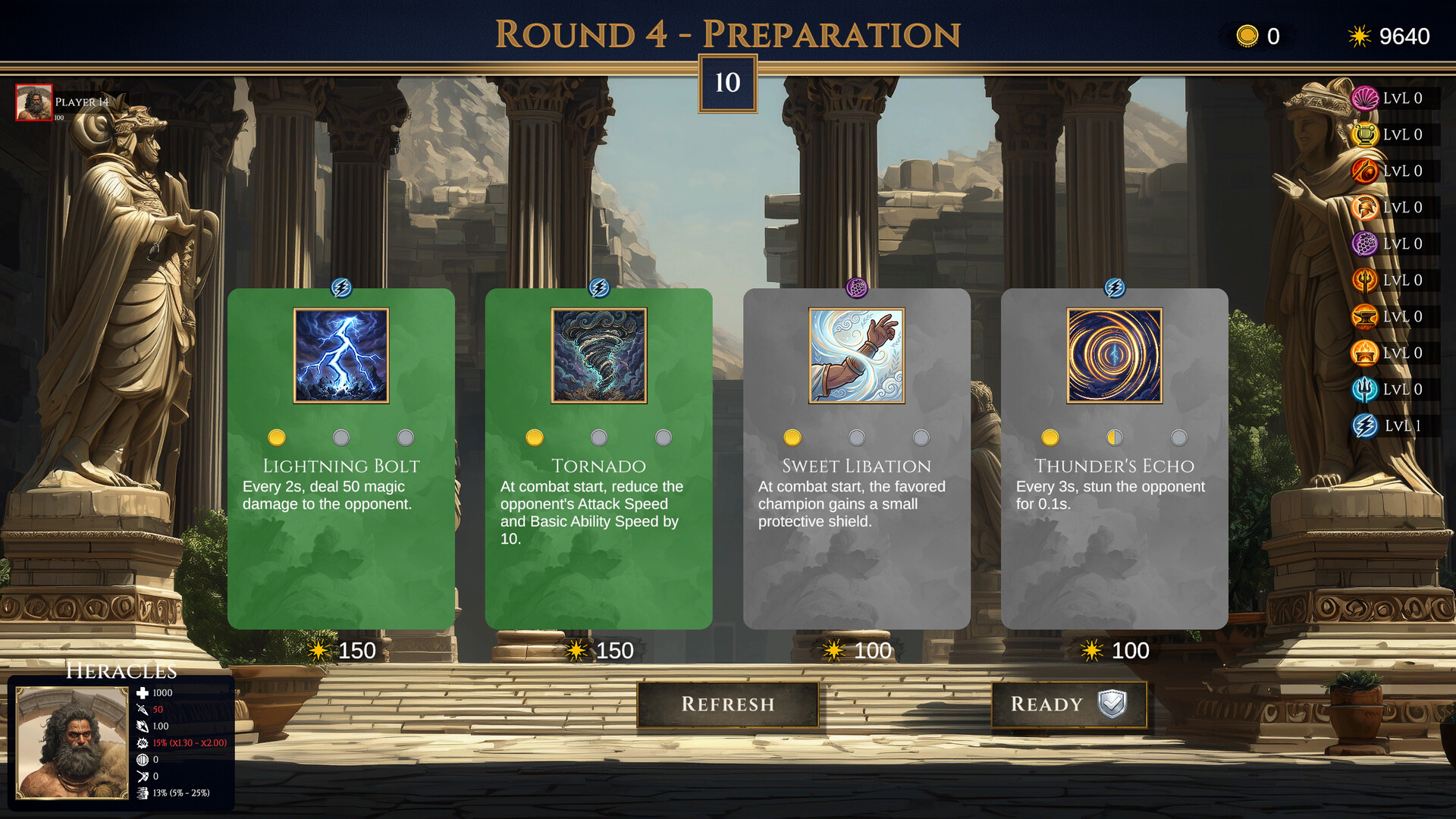
Task: Select the Sweet Libation shield artwork
Action: [857, 354]
